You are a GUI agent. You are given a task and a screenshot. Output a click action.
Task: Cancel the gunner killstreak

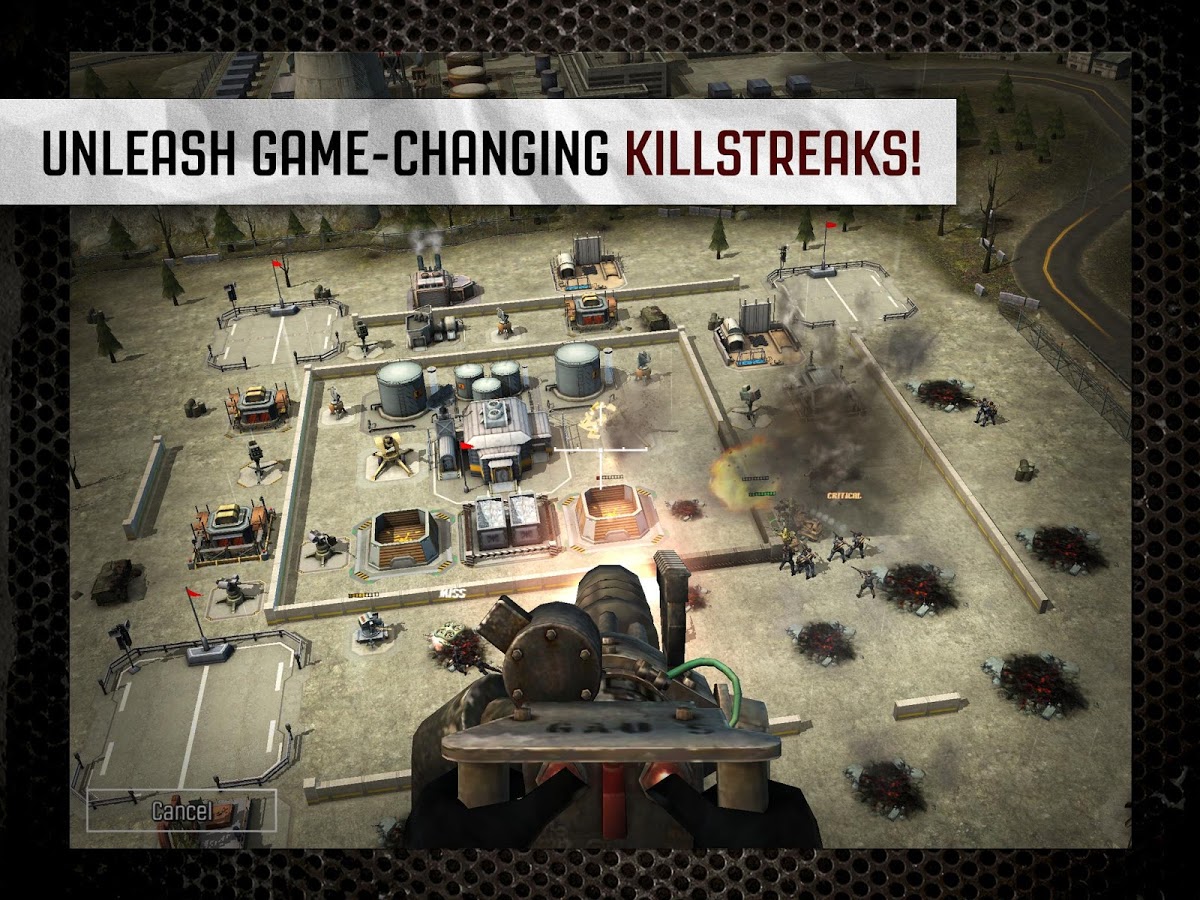tap(181, 810)
